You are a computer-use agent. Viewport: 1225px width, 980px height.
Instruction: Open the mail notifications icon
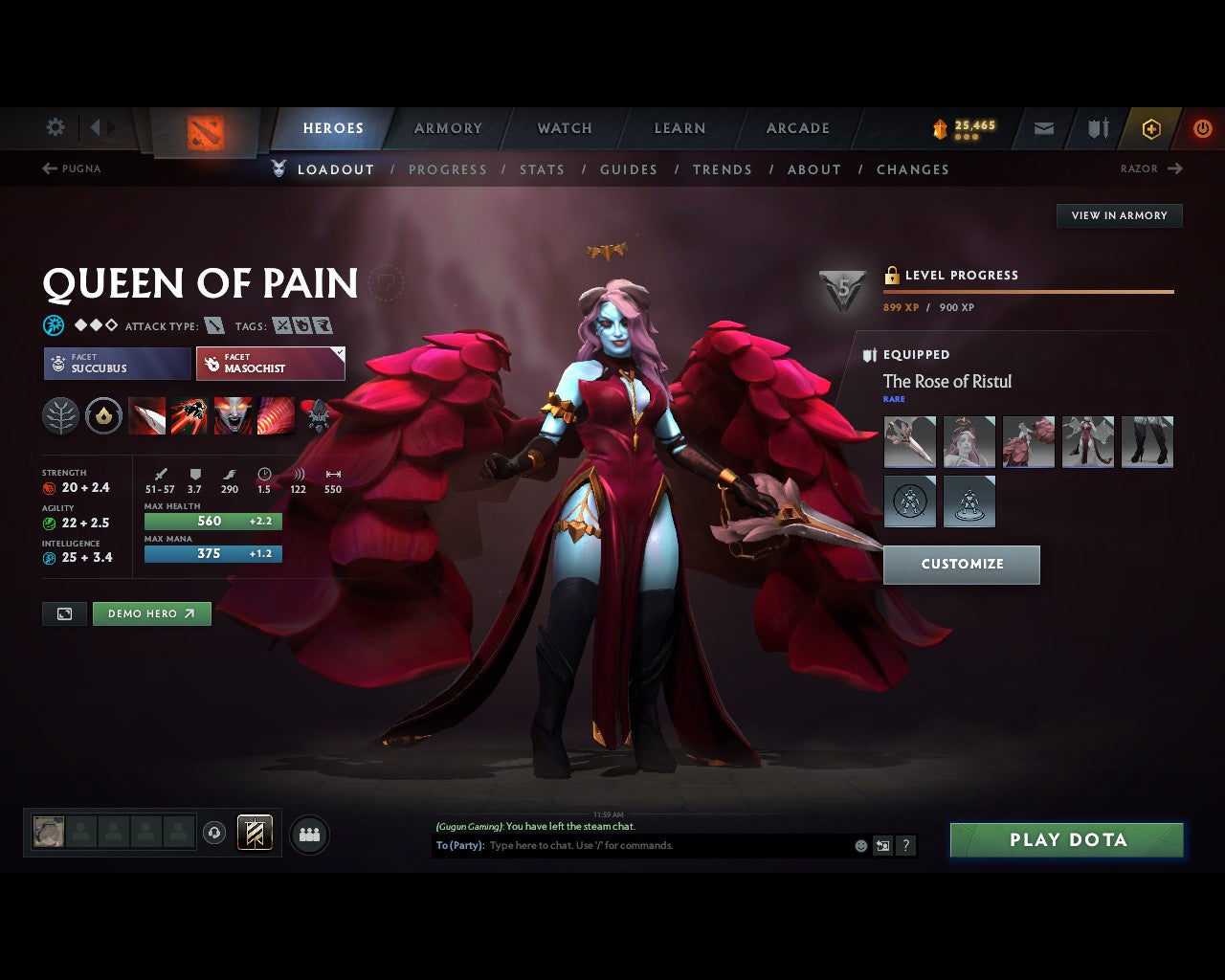coord(1042,127)
